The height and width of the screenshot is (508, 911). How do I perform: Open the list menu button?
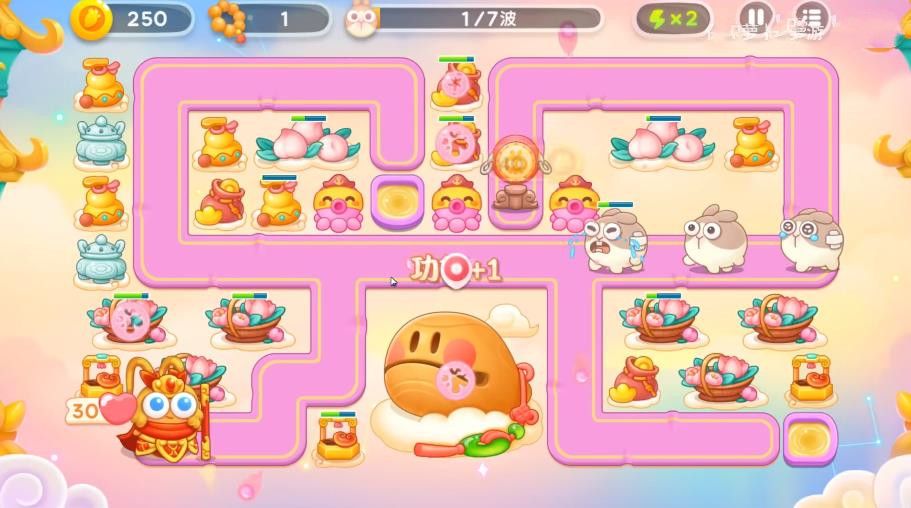[811, 18]
